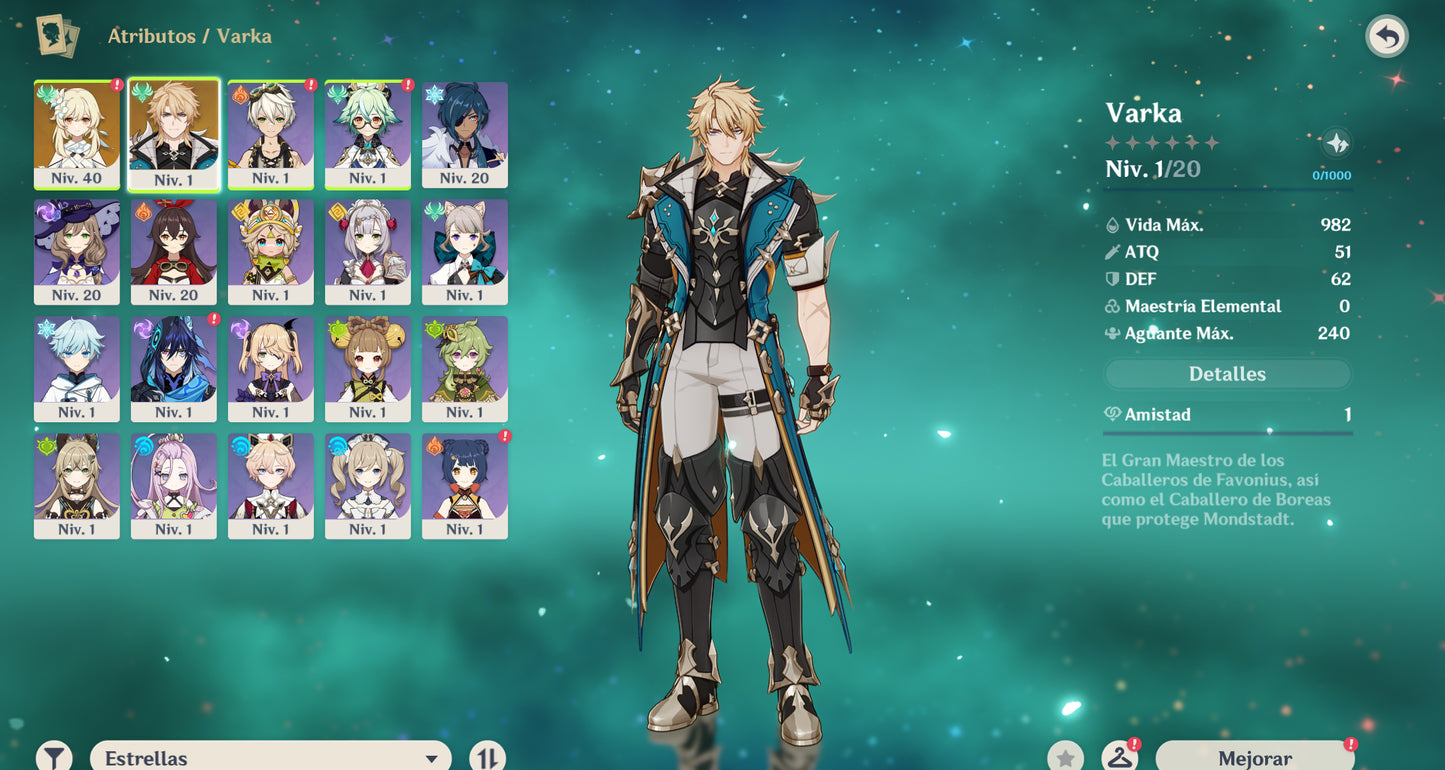Click the character card icon in the top left

pos(57,35)
